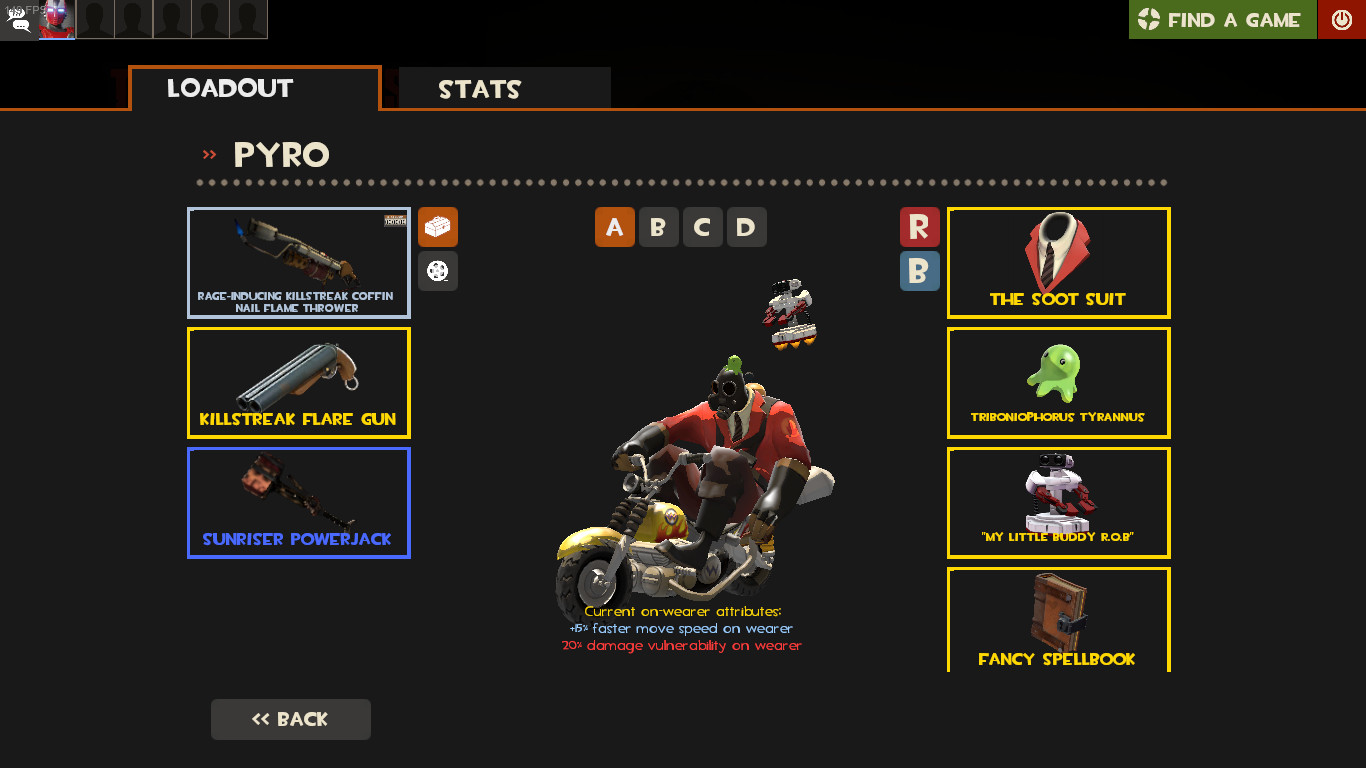Select loadout preset B
Screen dimensions: 1366x768
pyautogui.click(x=659, y=227)
